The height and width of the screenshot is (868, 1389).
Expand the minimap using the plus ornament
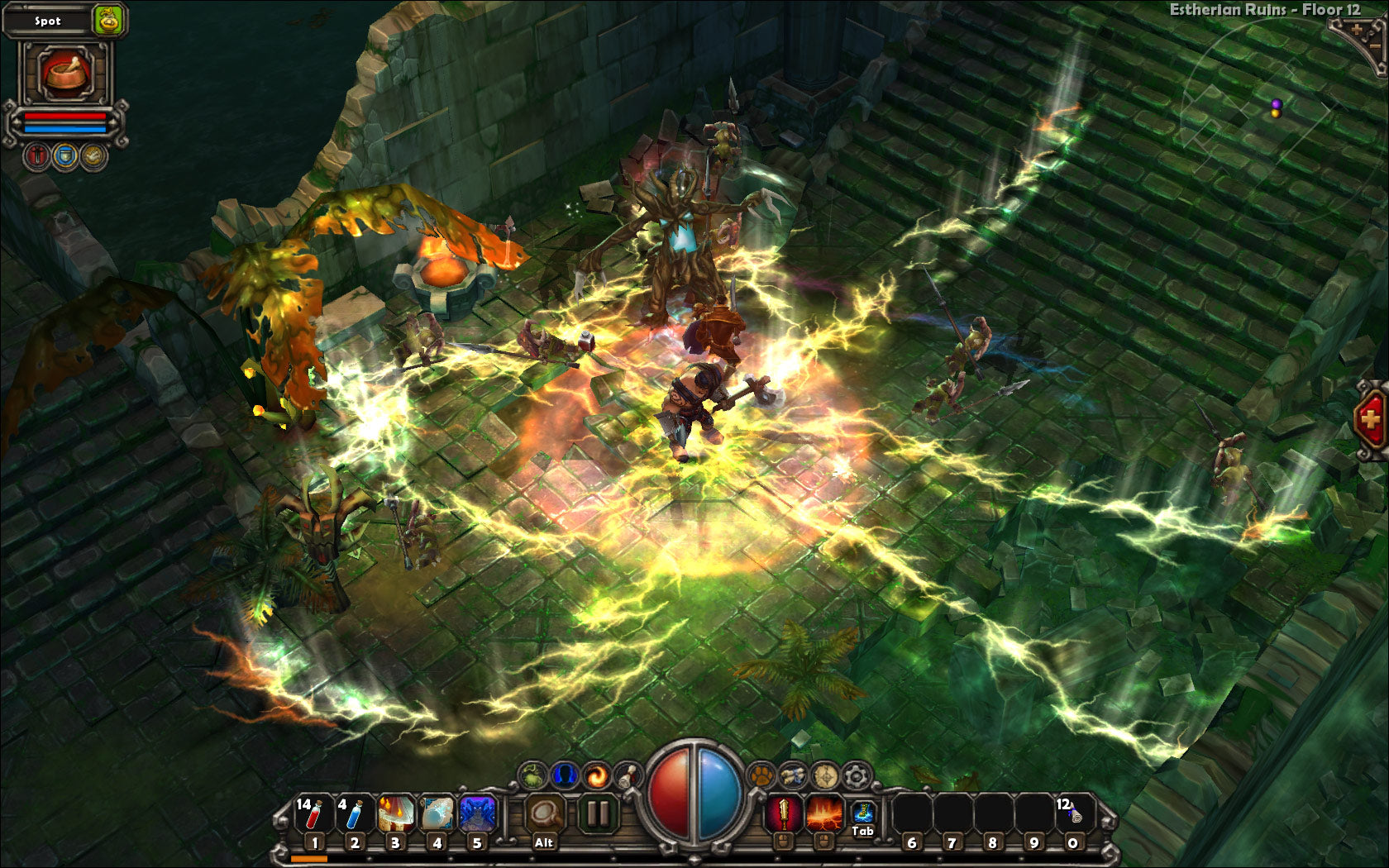pyautogui.click(x=1357, y=29)
